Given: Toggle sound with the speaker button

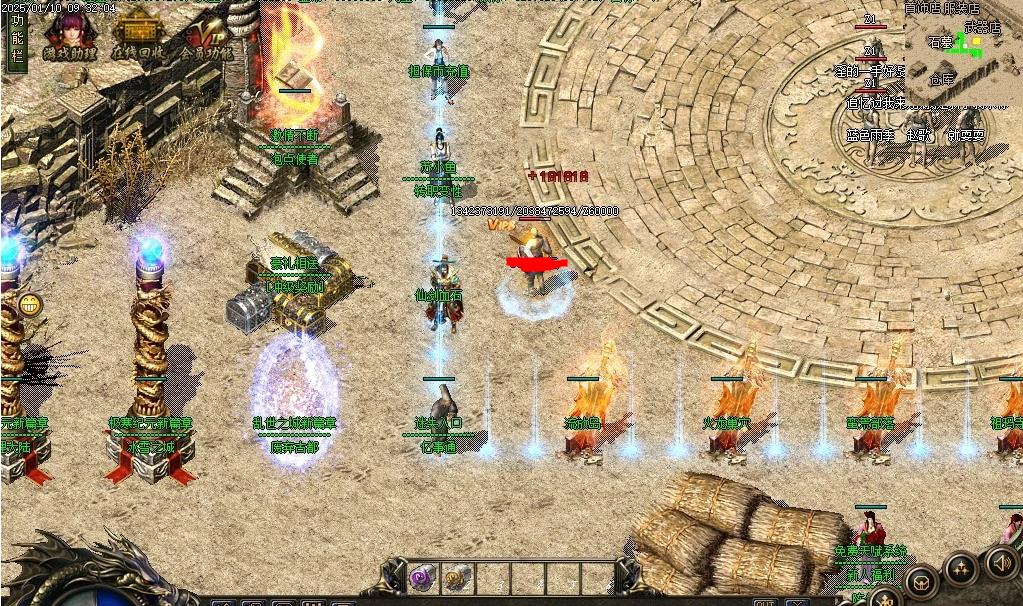Looking at the screenshot, I should [x=1002, y=561].
